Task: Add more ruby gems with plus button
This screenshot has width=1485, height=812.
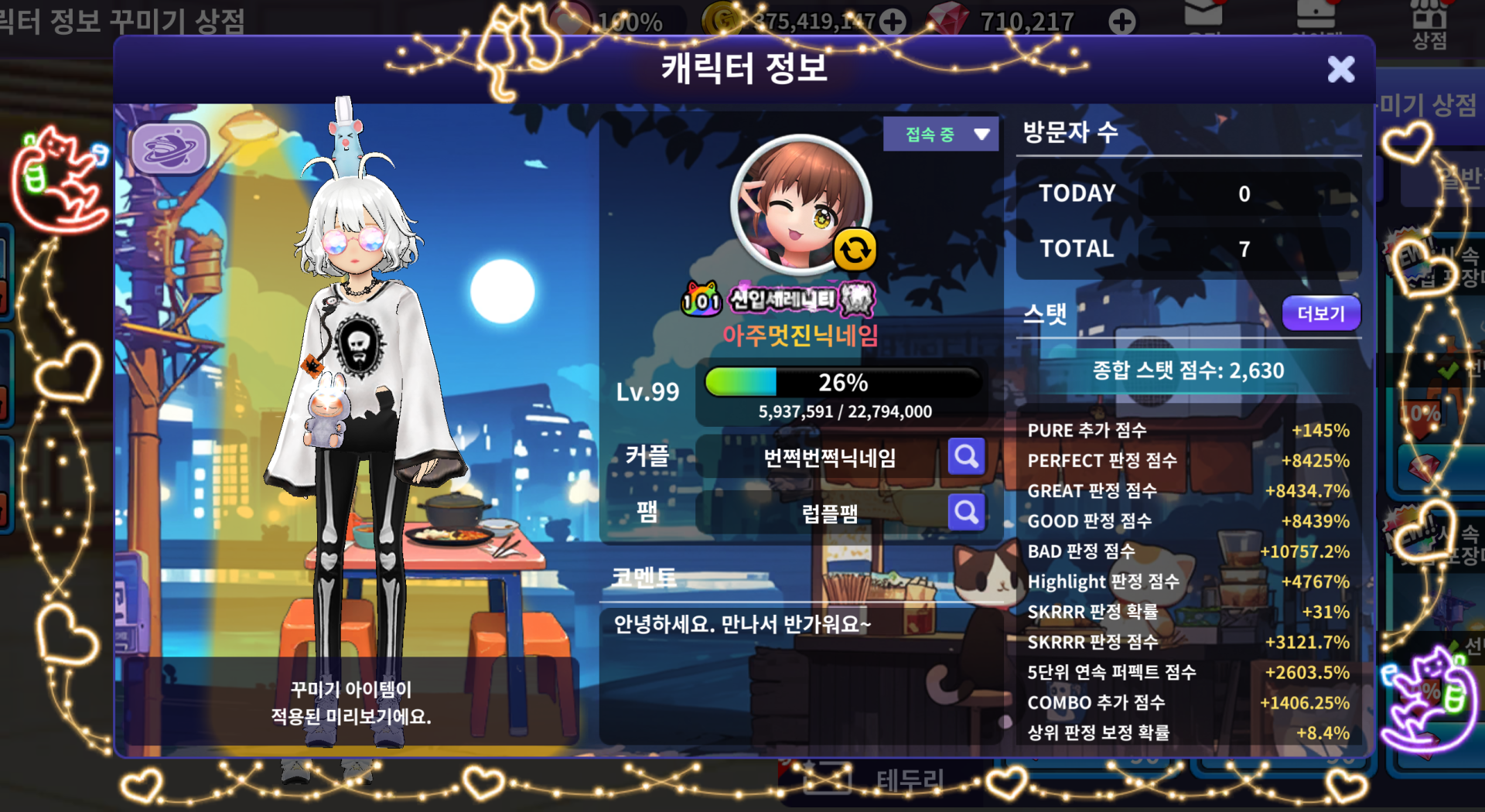Action: (1121, 22)
